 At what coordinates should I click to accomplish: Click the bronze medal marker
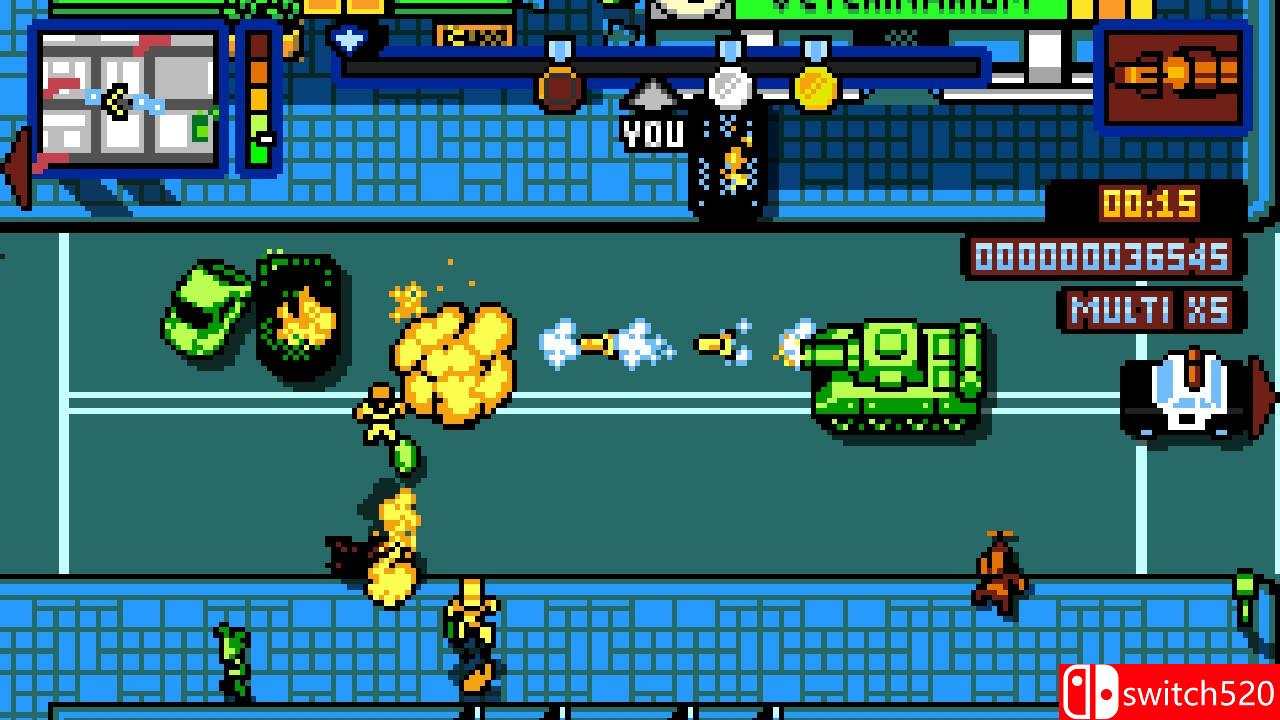557,88
